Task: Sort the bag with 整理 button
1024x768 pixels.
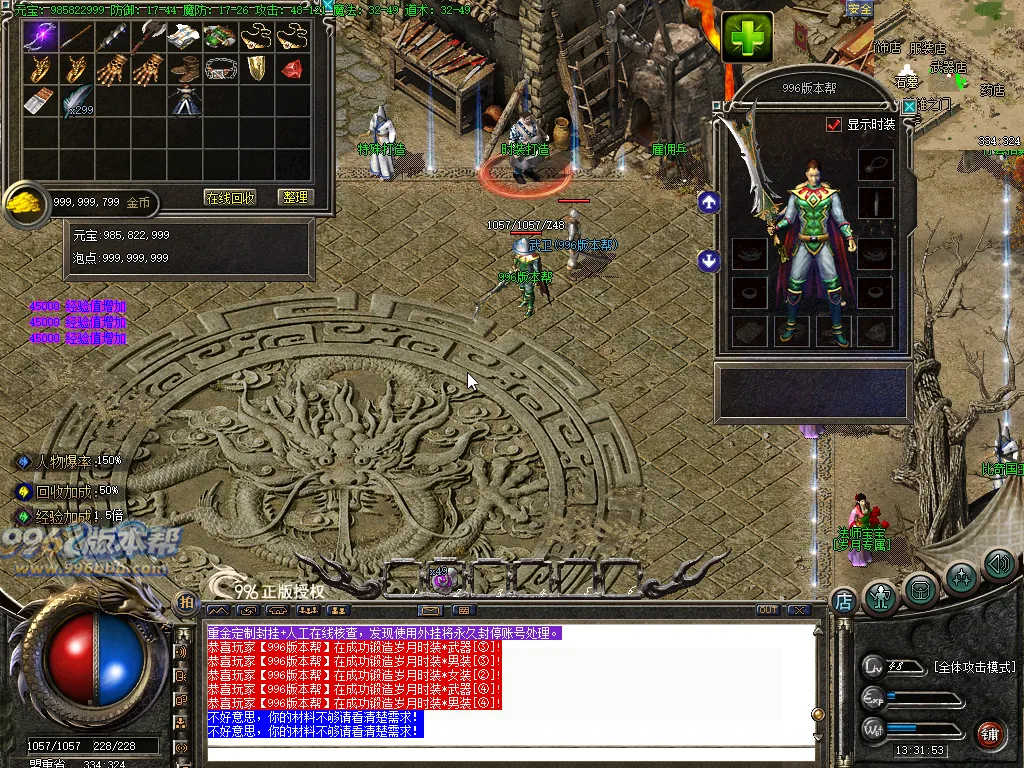Action: click(295, 198)
